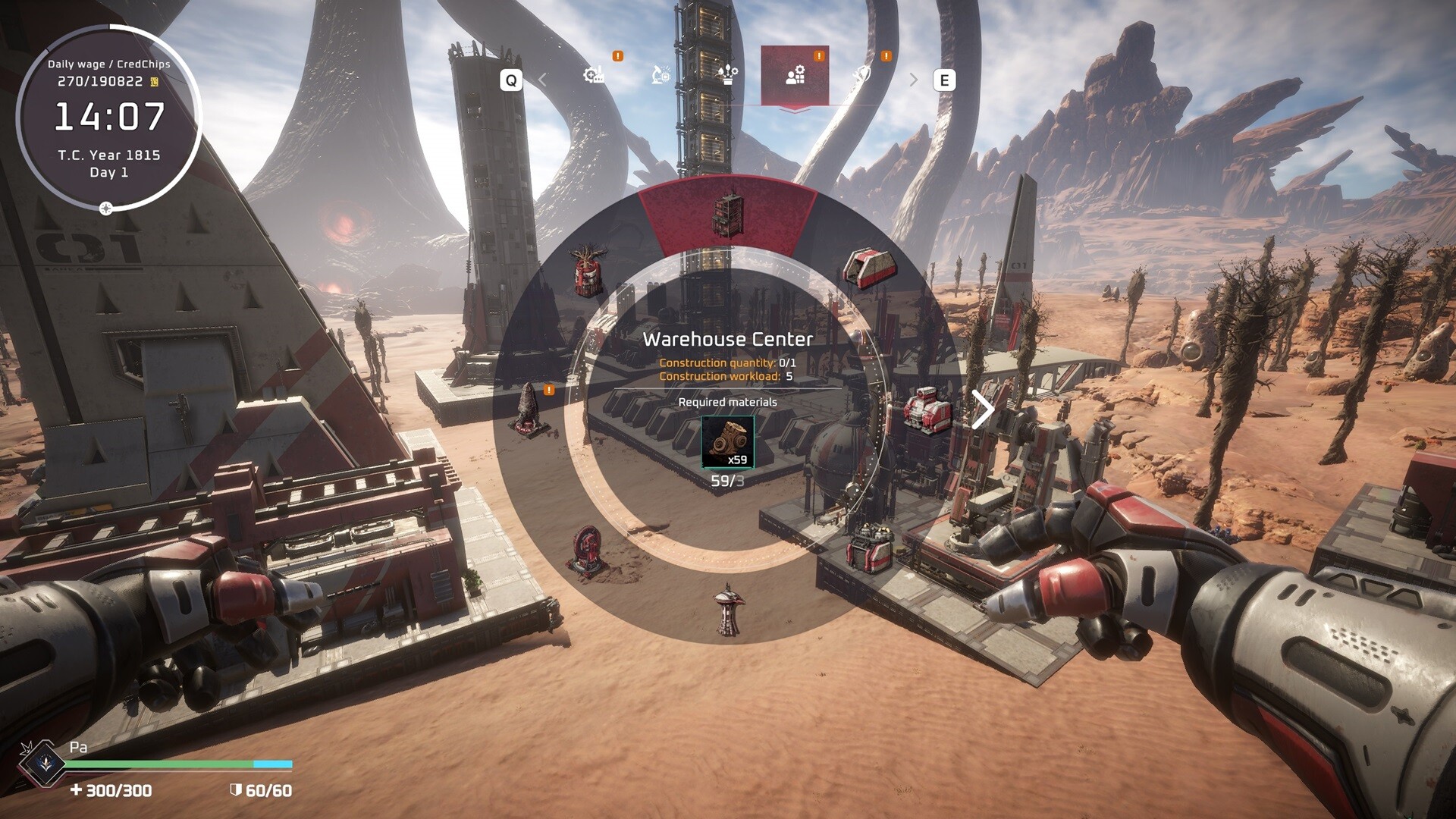Show next page of build wheel
This screenshot has width=1456, height=819.
click(x=983, y=410)
